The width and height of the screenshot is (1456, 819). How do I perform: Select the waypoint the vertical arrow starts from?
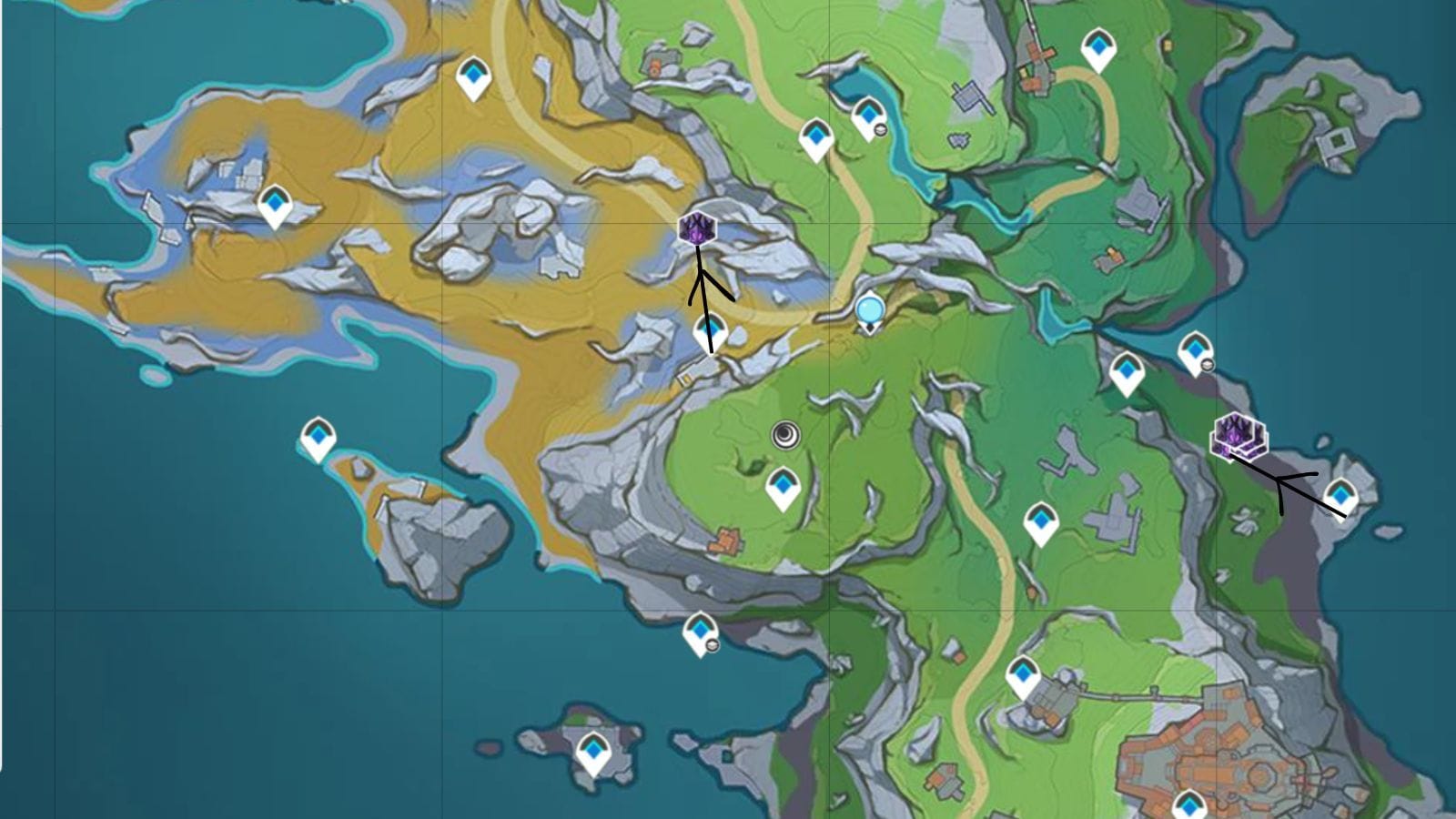pyautogui.click(x=711, y=331)
